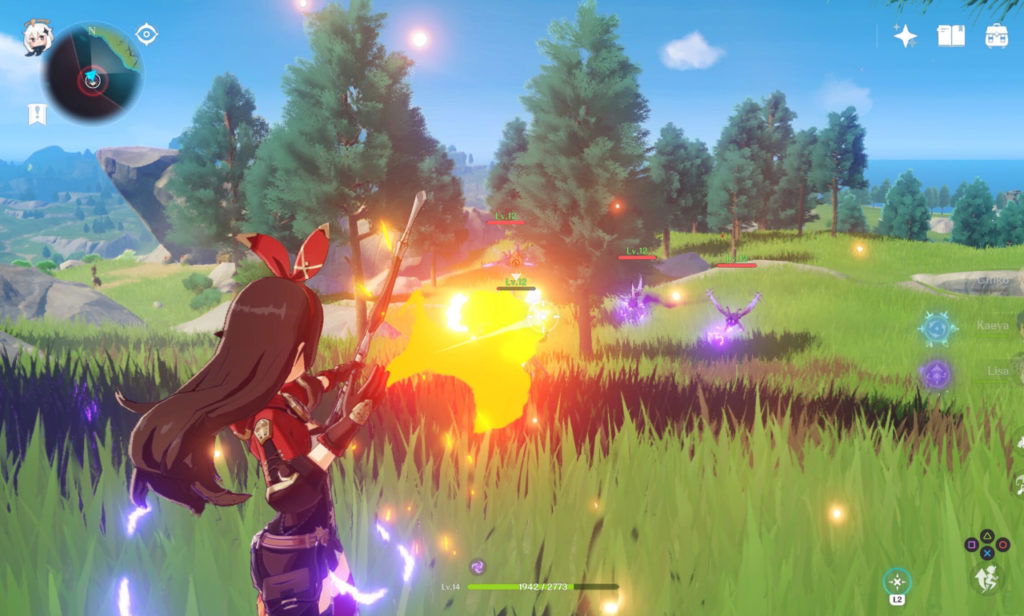Open the Paimon menu icon
The image size is (1024, 616).
(37, 38)
